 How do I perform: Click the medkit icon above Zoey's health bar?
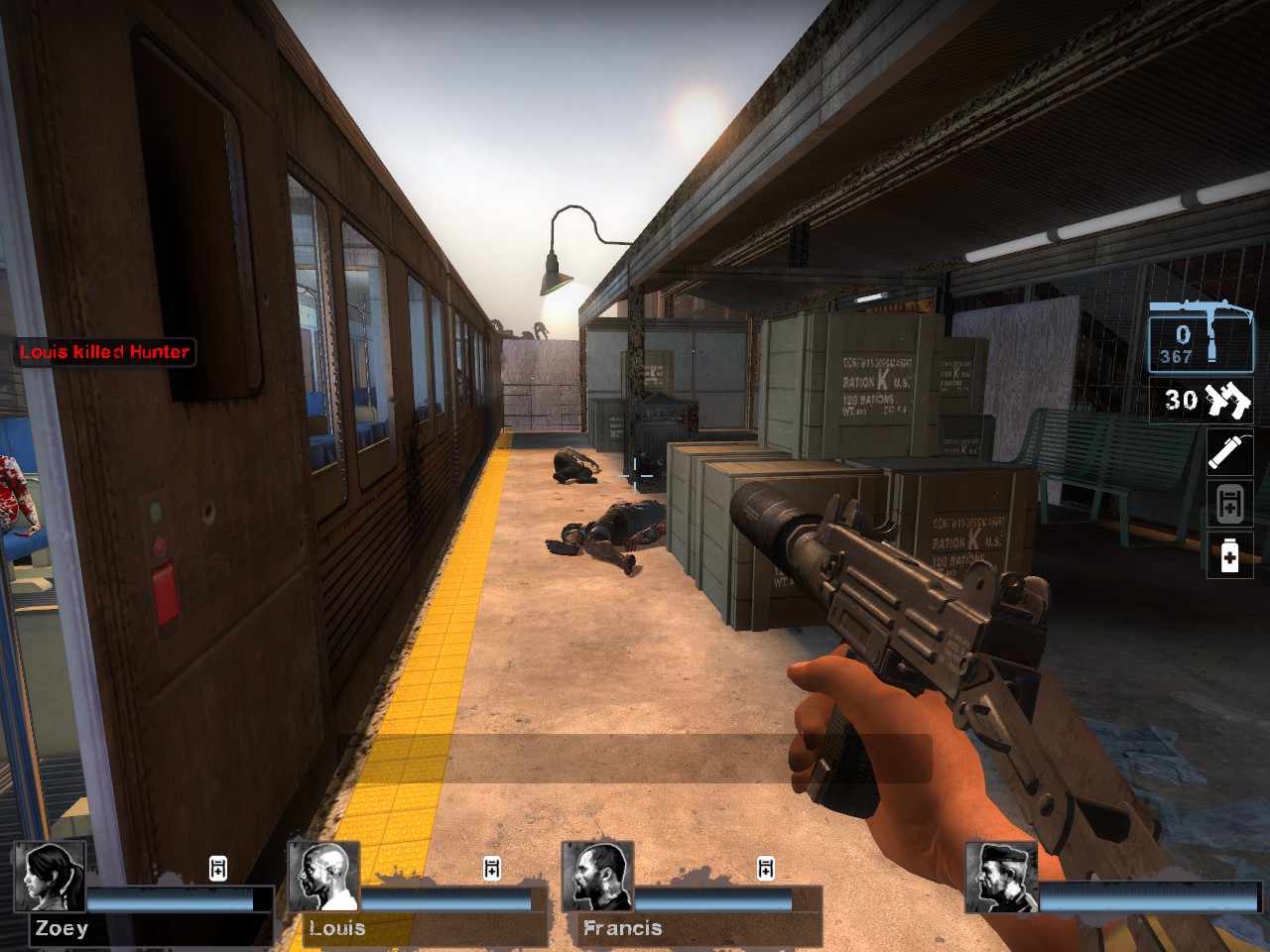218,869
